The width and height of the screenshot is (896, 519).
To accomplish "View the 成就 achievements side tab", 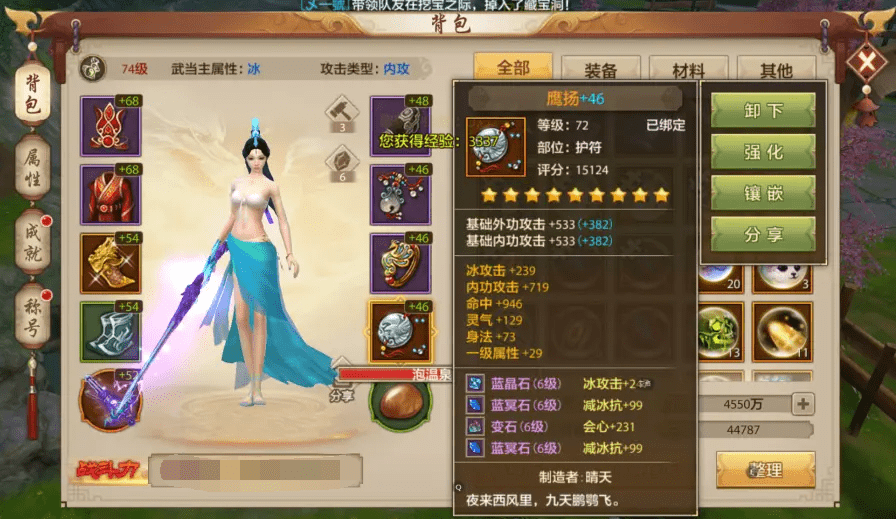I will 32,241.
